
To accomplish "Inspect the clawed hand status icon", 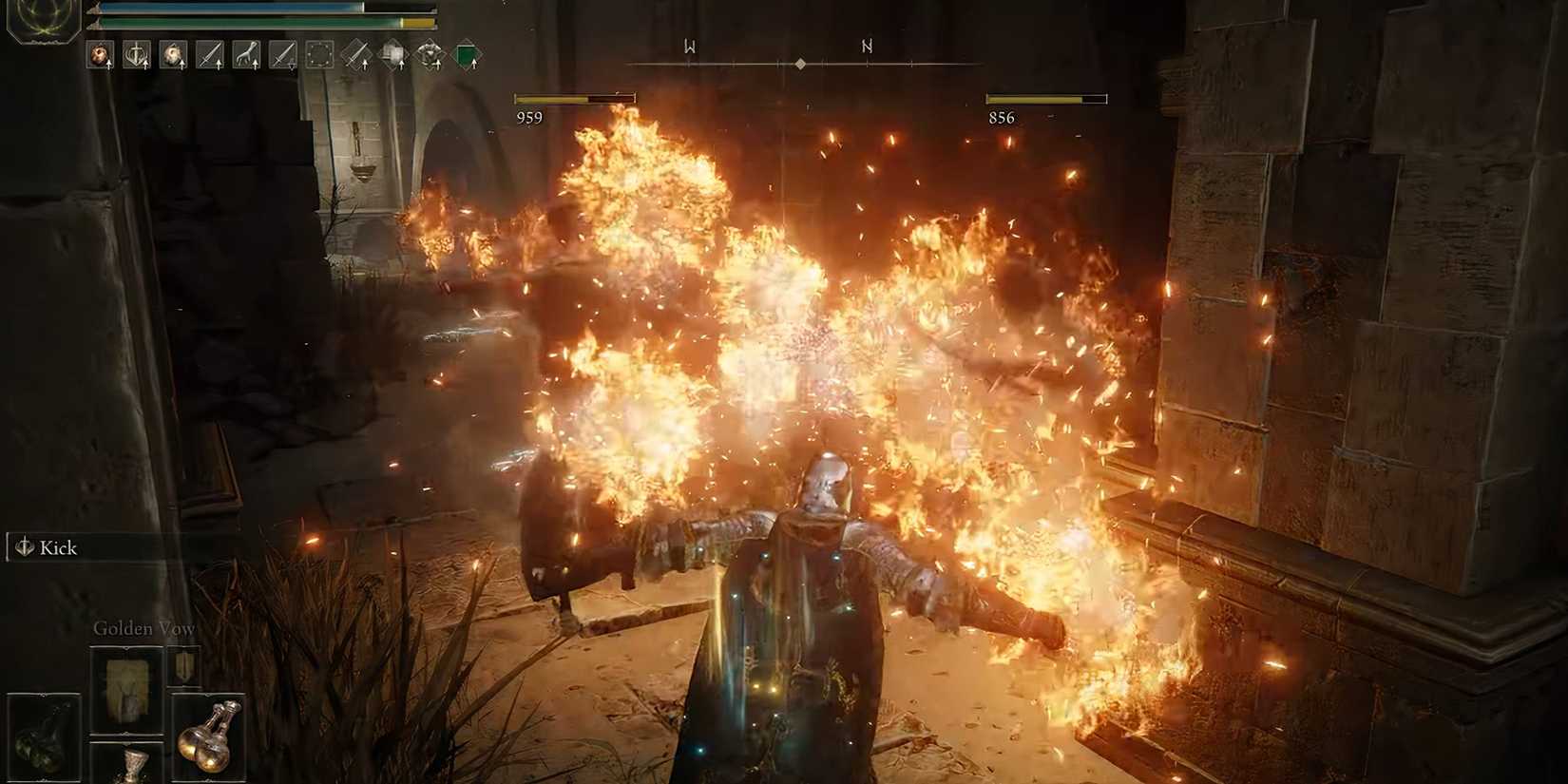I will (246, 56).
